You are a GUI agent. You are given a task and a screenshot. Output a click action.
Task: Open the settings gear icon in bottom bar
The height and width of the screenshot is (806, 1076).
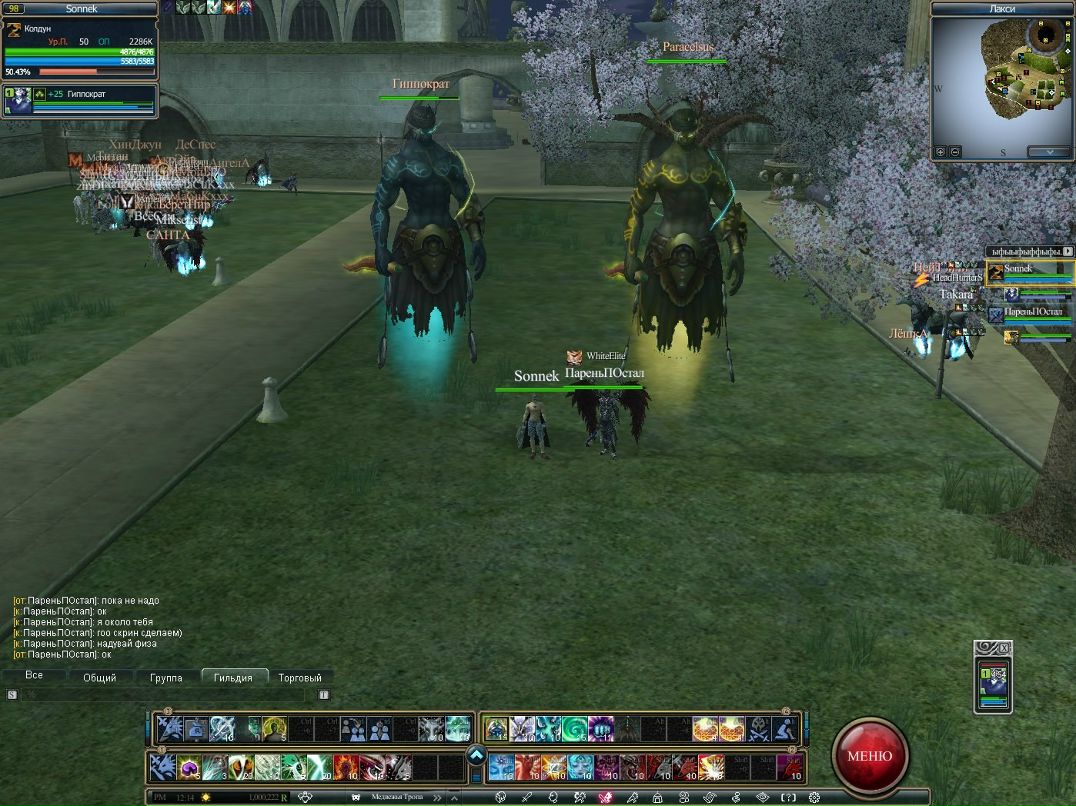(x=815, y=797)
